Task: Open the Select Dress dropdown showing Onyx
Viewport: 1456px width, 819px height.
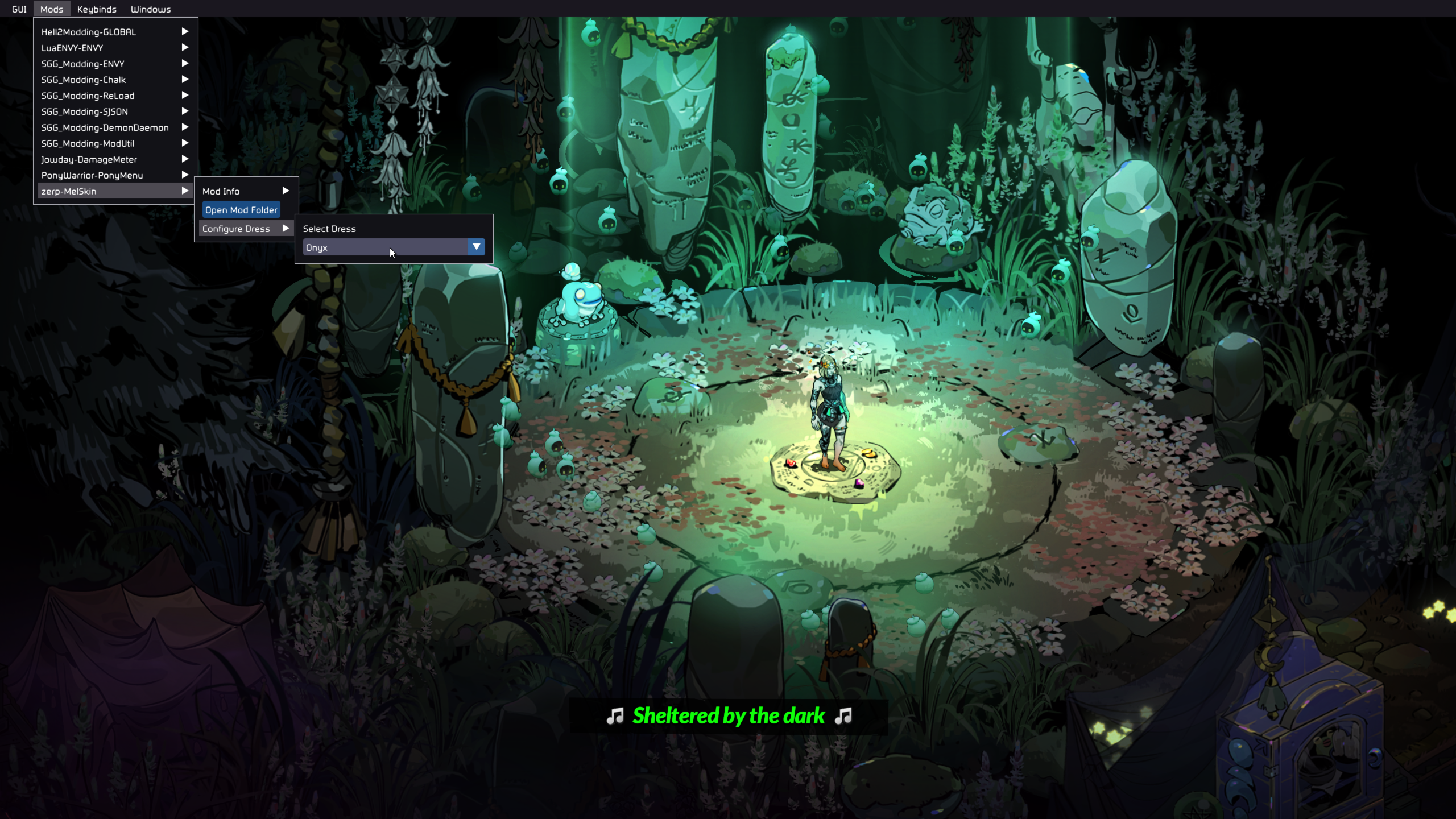Action: tap(394, 247)
